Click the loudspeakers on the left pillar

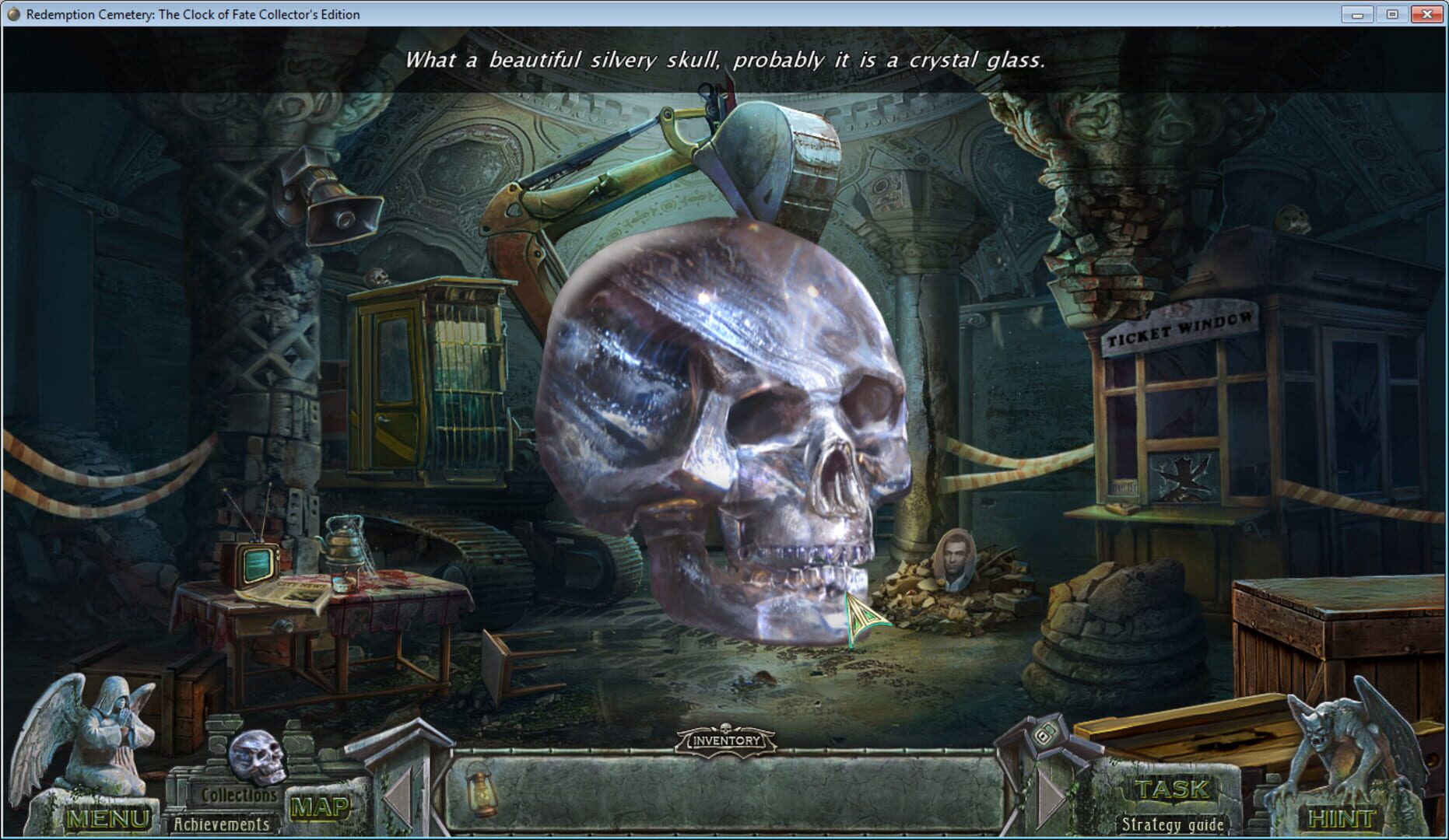[327, 192]
